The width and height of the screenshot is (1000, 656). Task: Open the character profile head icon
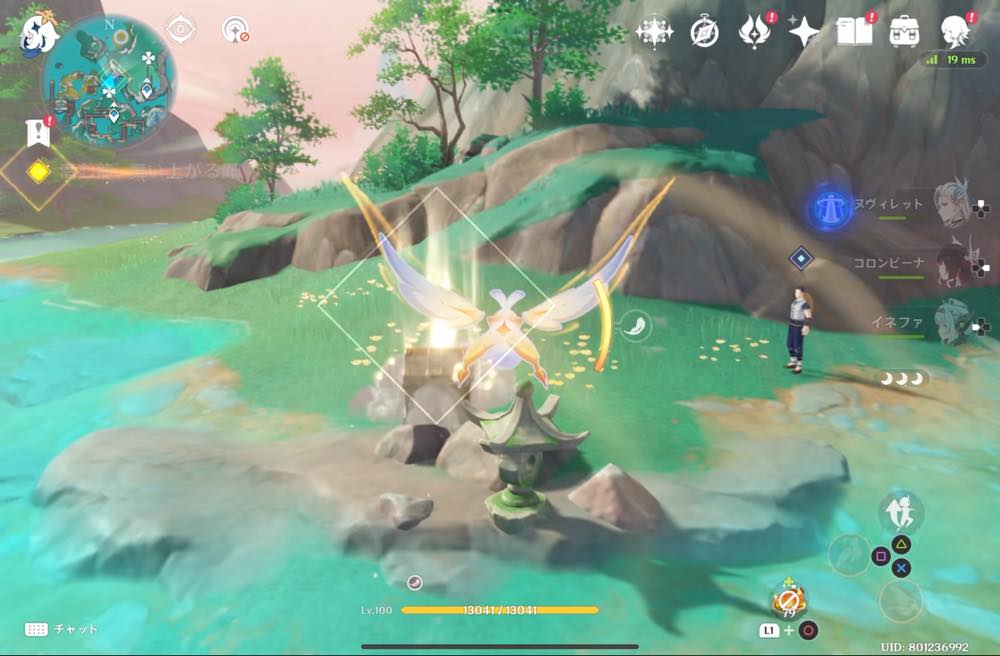click(x=956, y=32)
